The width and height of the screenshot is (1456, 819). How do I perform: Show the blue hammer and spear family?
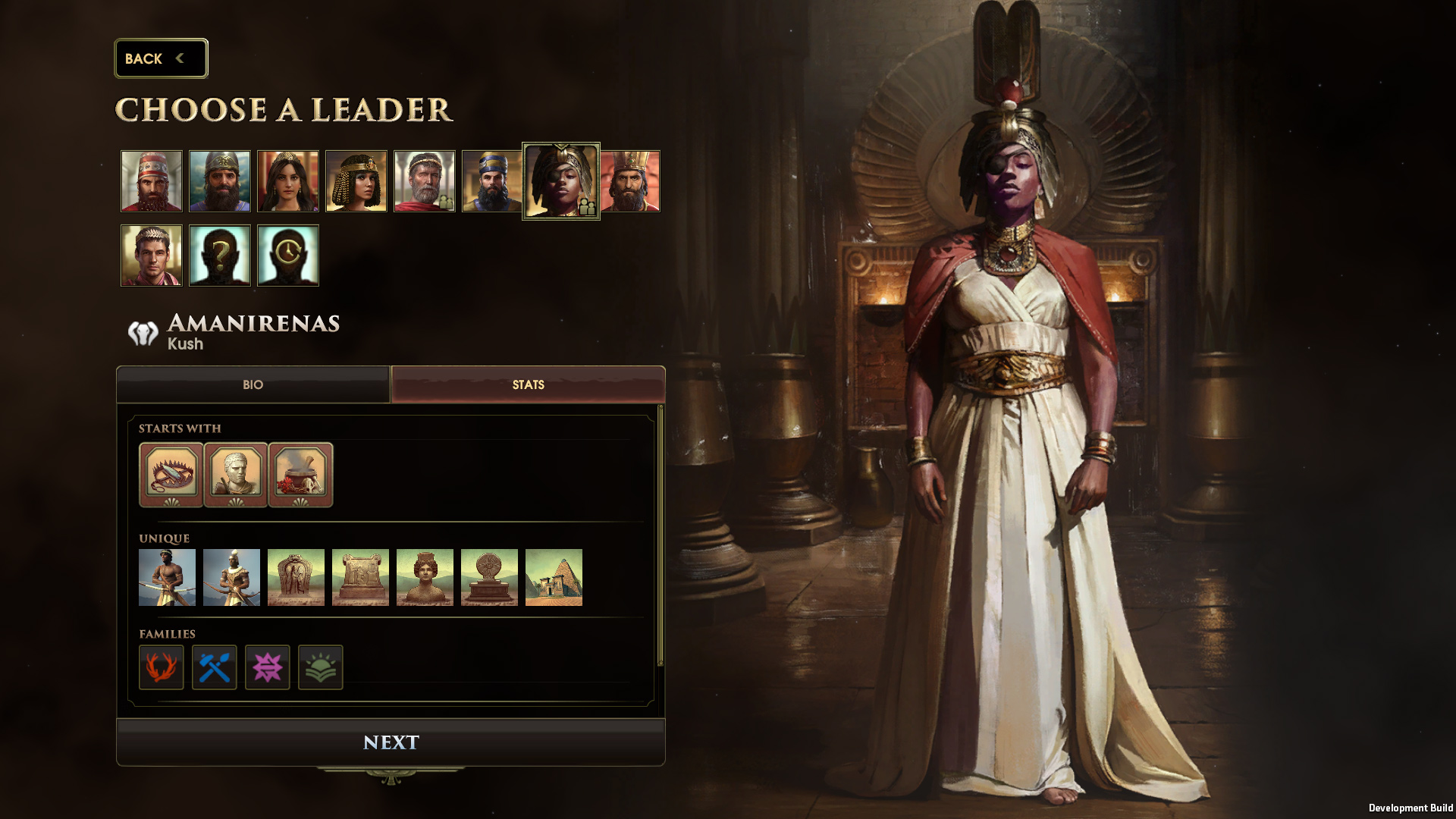215,667
